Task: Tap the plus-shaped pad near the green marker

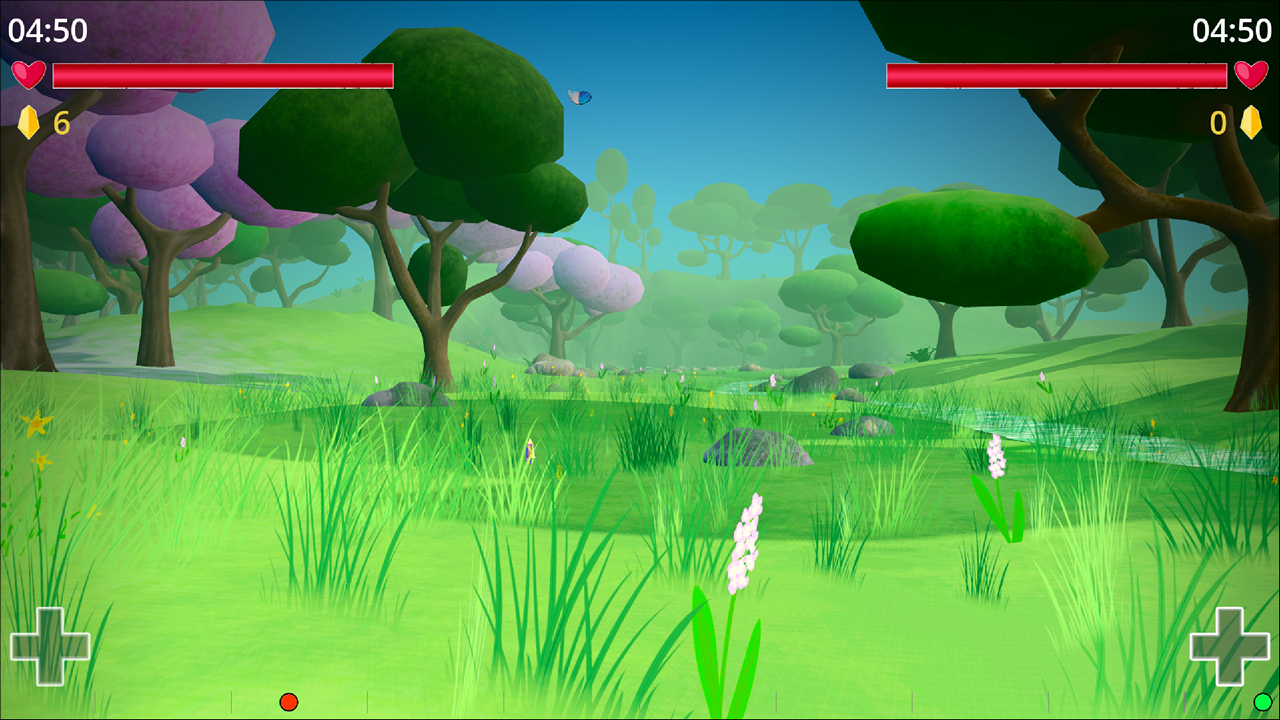Action: coord(1229,646)
